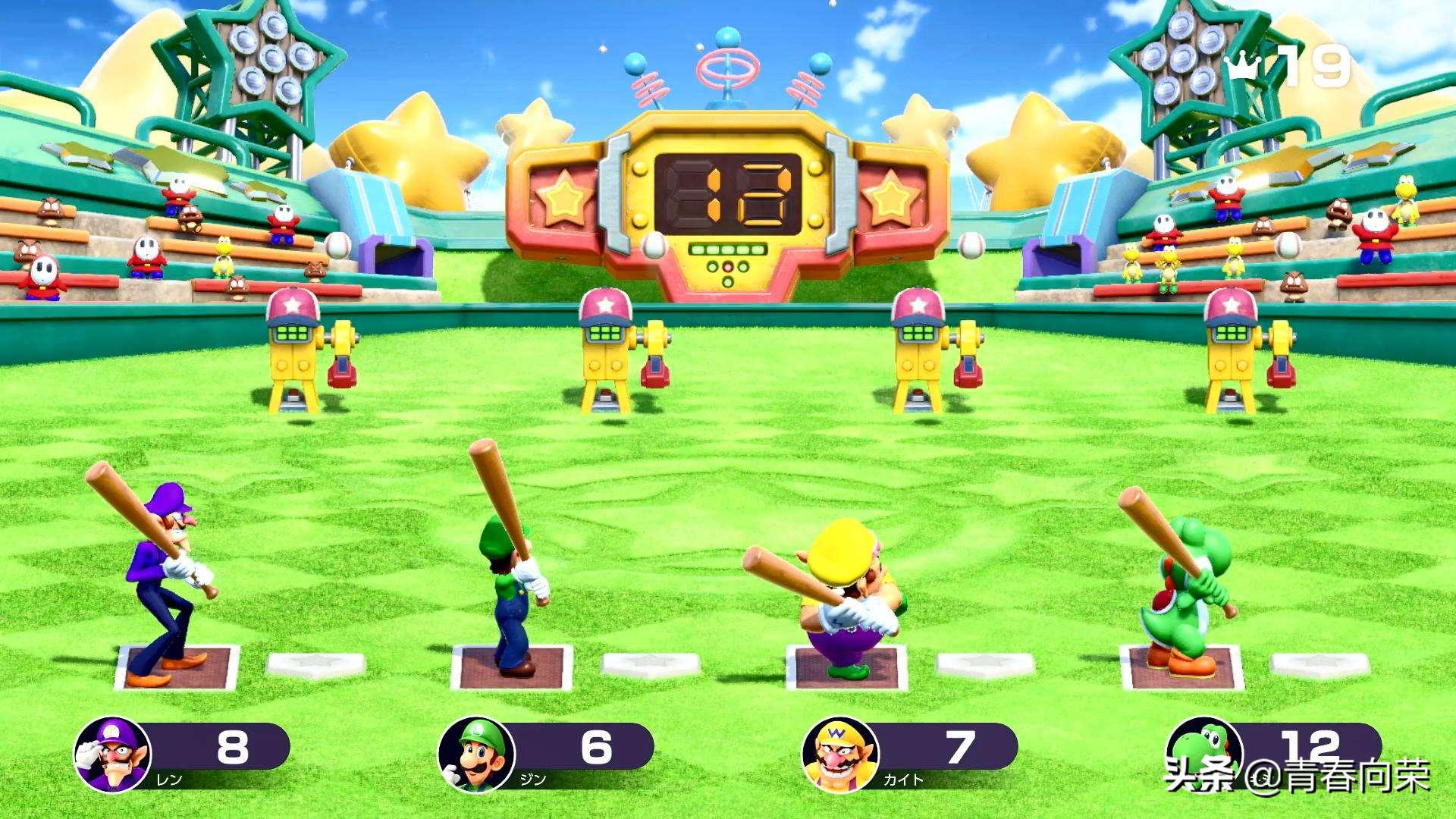Click the baseball icon on the scoreboard
The width and height of the screenshot is (1456, 819).
tap(653, 246)
